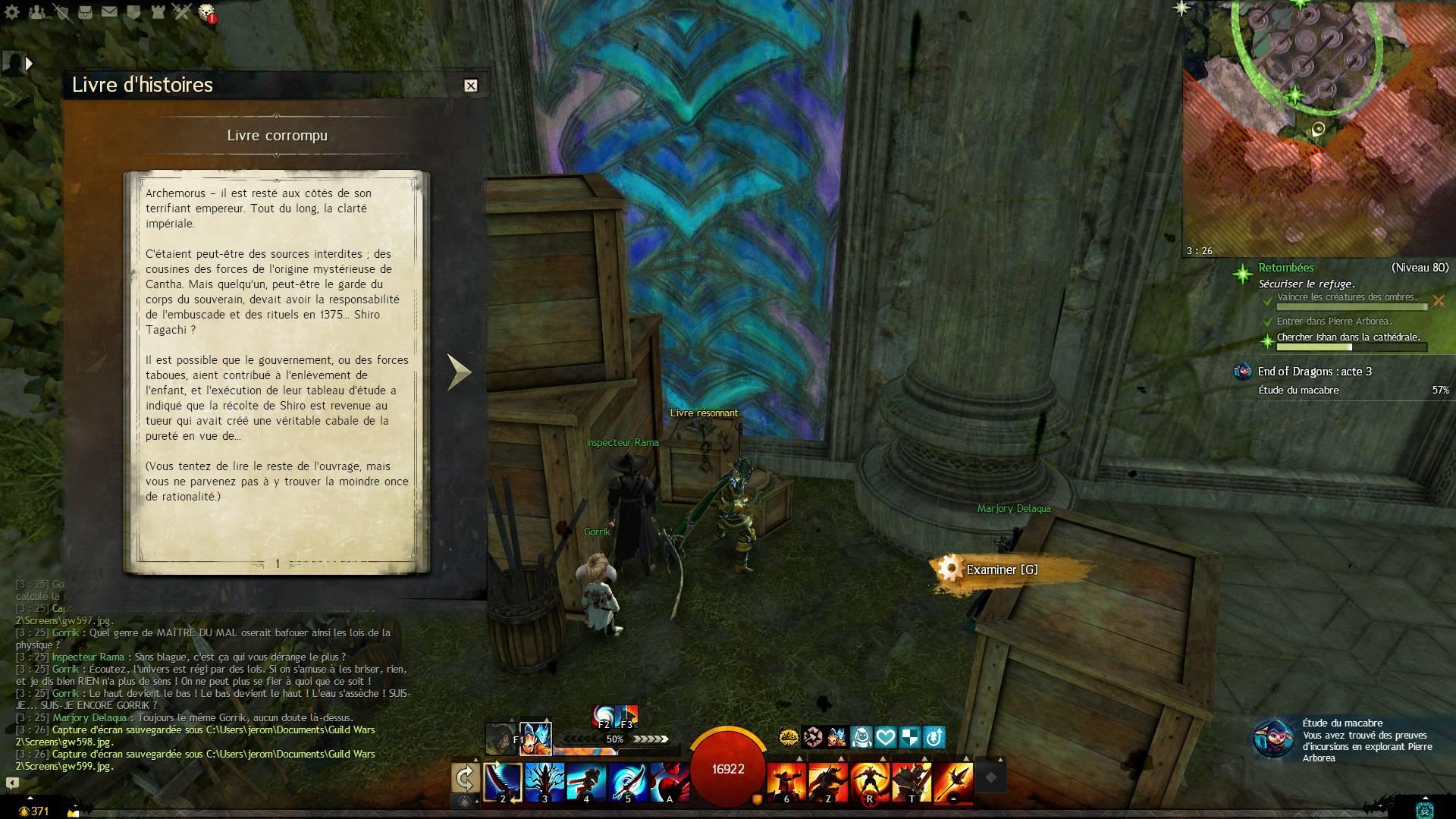The width and height of the screenshot is (1456, 819).
Task: Open the game menu gear icon
Action: (12, 12)
